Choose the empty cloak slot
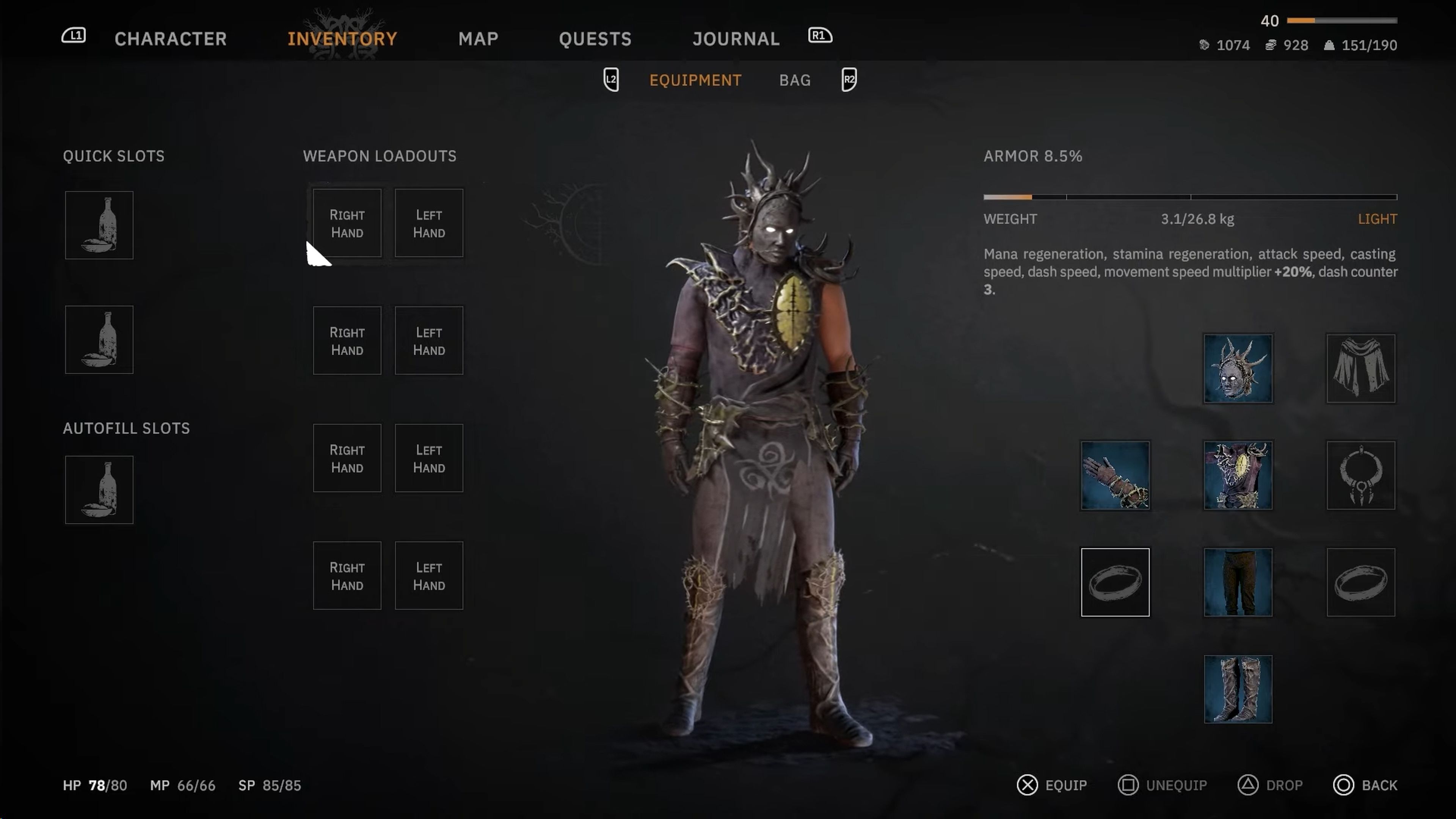This screenshot has height=819, width=1456. (1360, 369)
